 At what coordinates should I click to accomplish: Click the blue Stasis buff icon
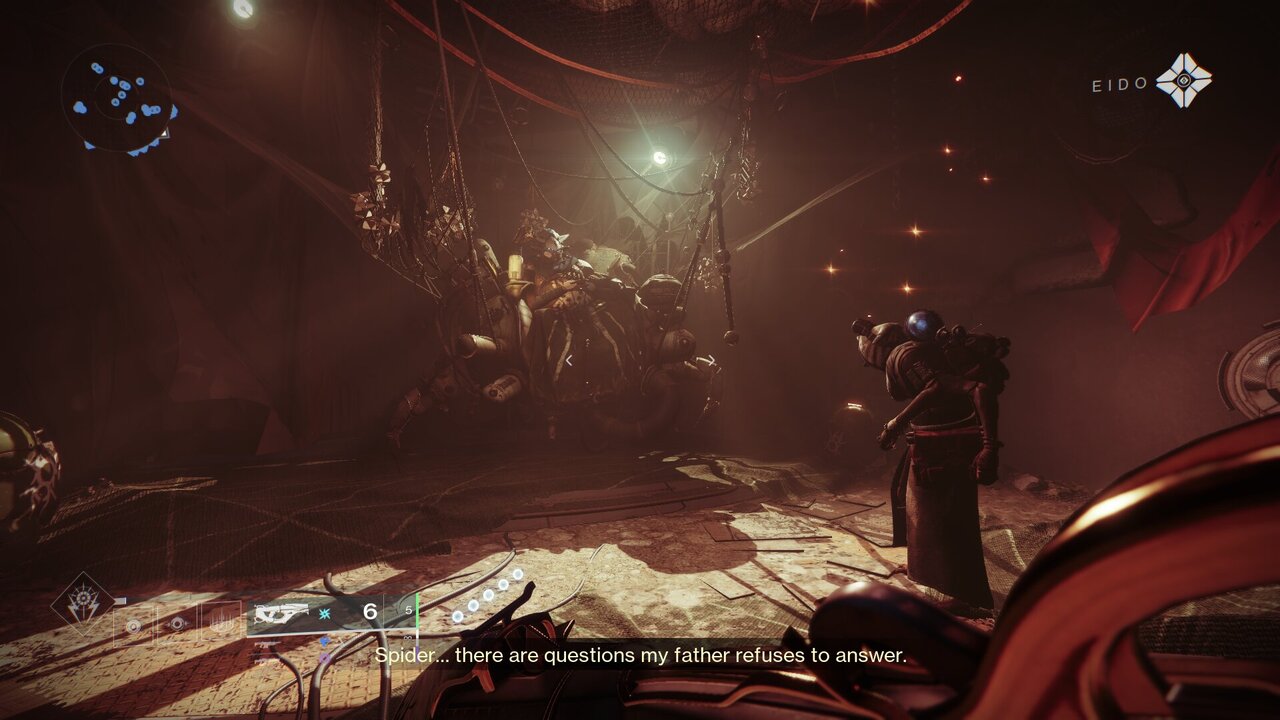tap(325, 611)
